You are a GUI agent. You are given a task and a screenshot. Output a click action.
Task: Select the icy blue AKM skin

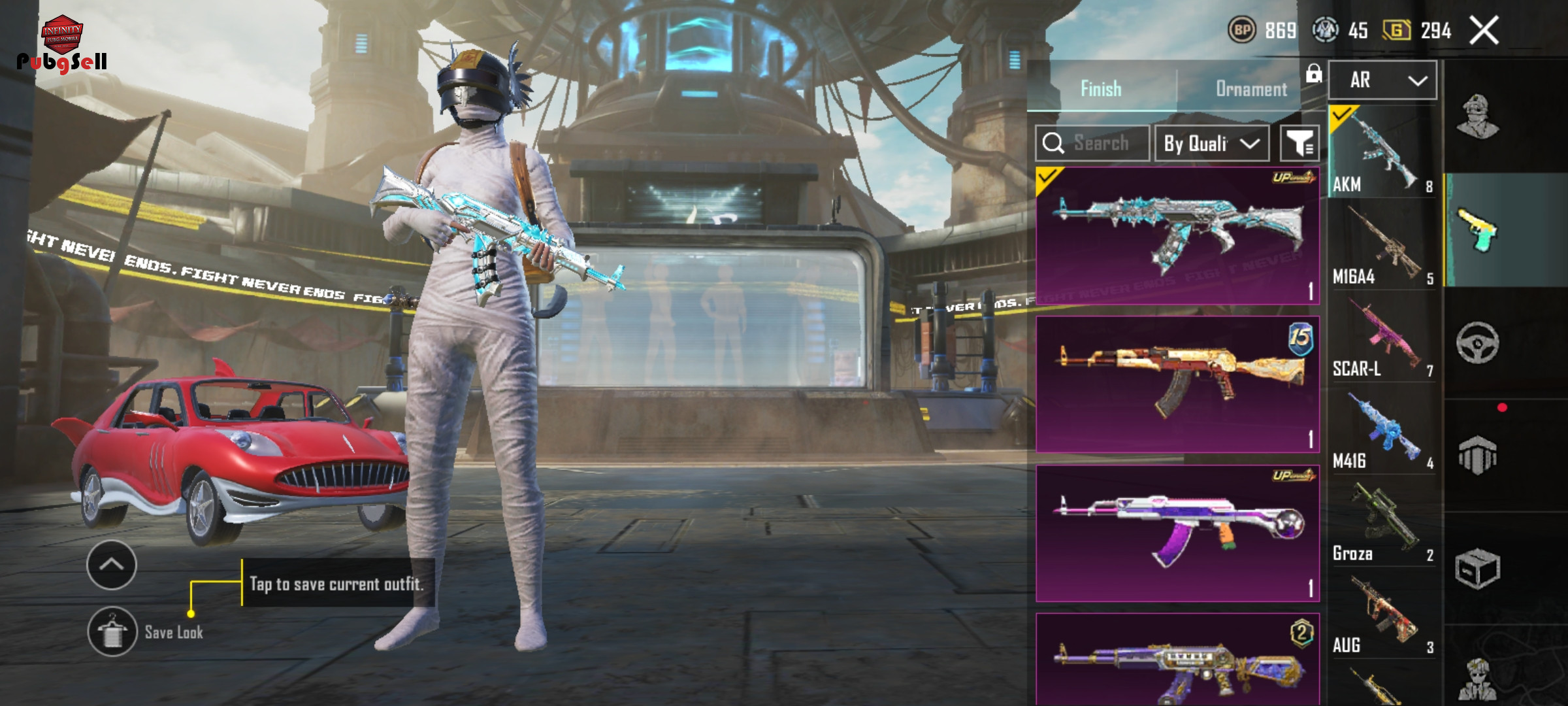[x=1177, y=235]
